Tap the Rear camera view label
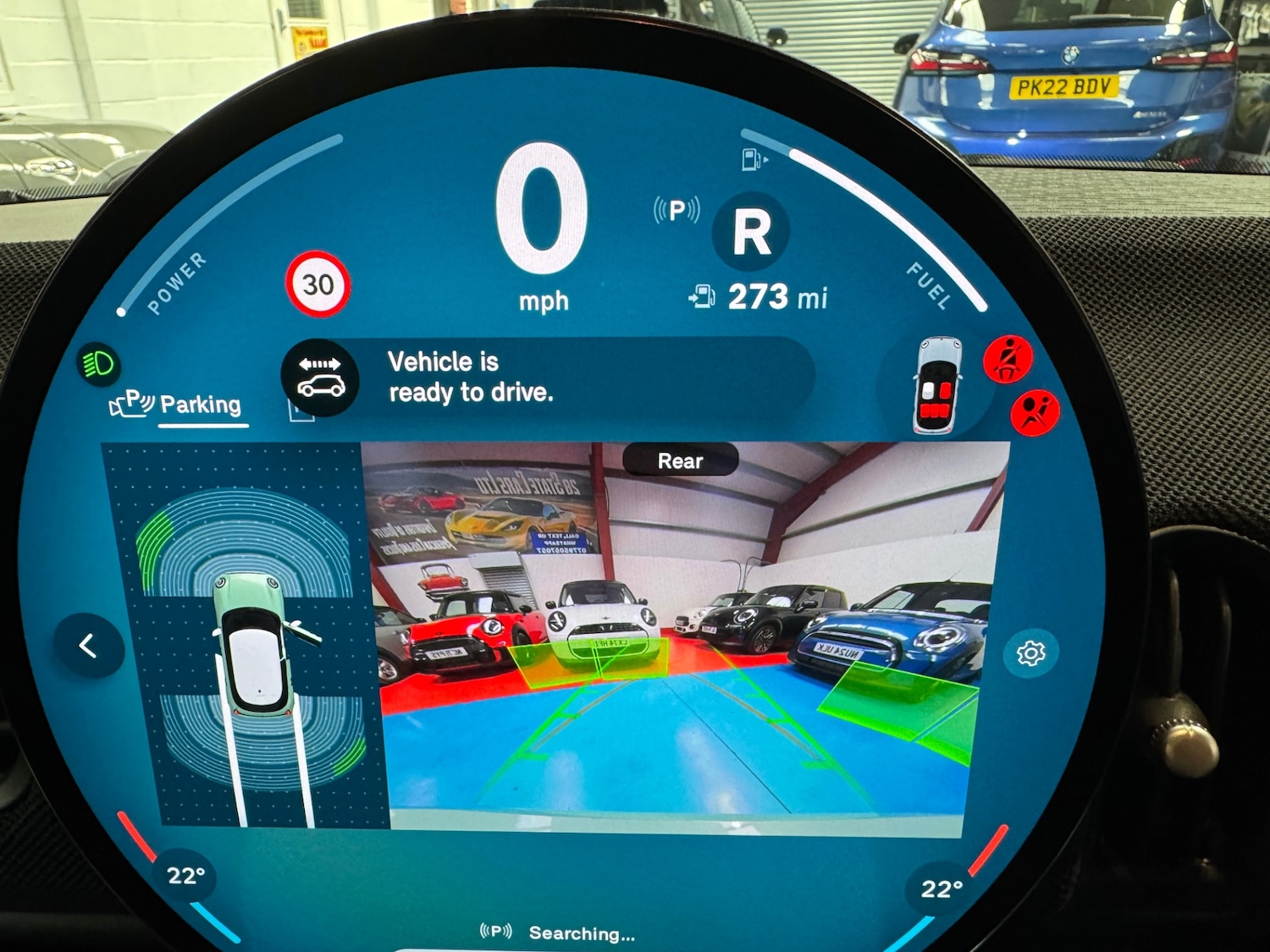This screenshot has height=952, width=1270. coord(681,461)
